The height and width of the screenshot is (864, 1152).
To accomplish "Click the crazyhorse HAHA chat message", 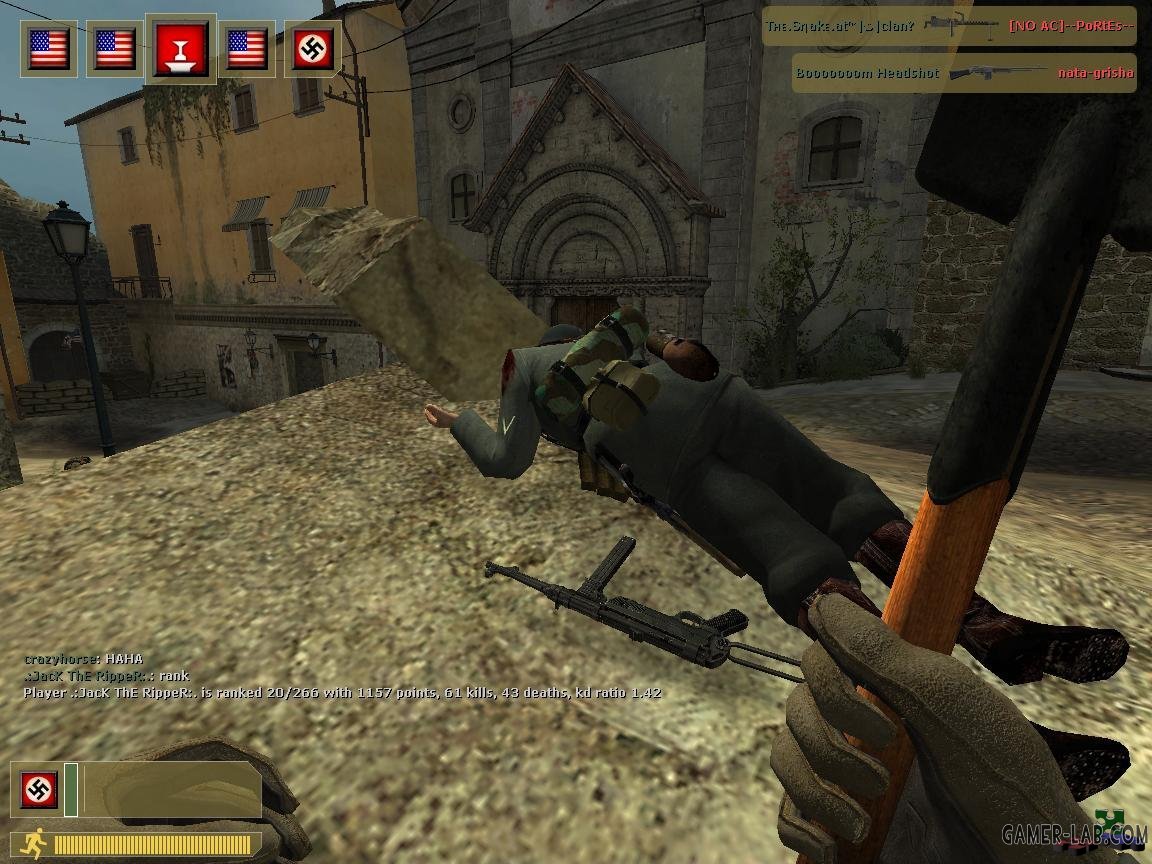I will pyautogui.click(x=83, y=659).
